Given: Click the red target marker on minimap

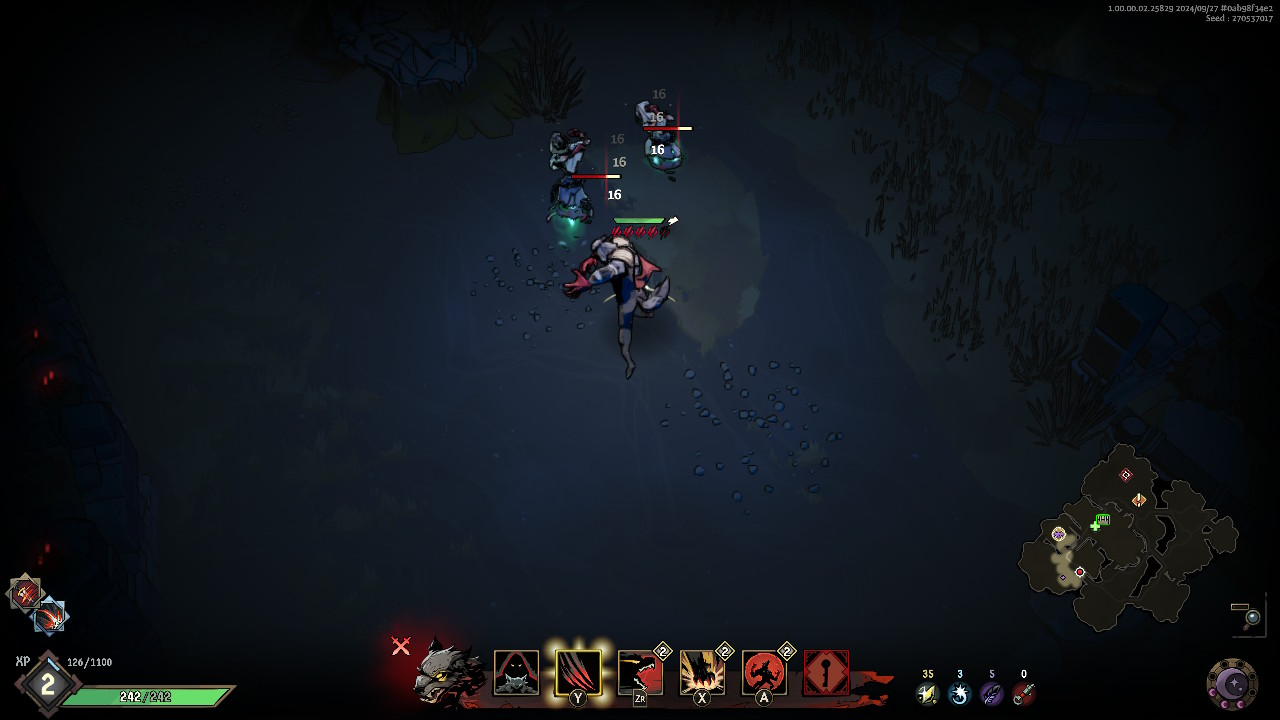Looking at the screenshot, I should click(1080, 572).
